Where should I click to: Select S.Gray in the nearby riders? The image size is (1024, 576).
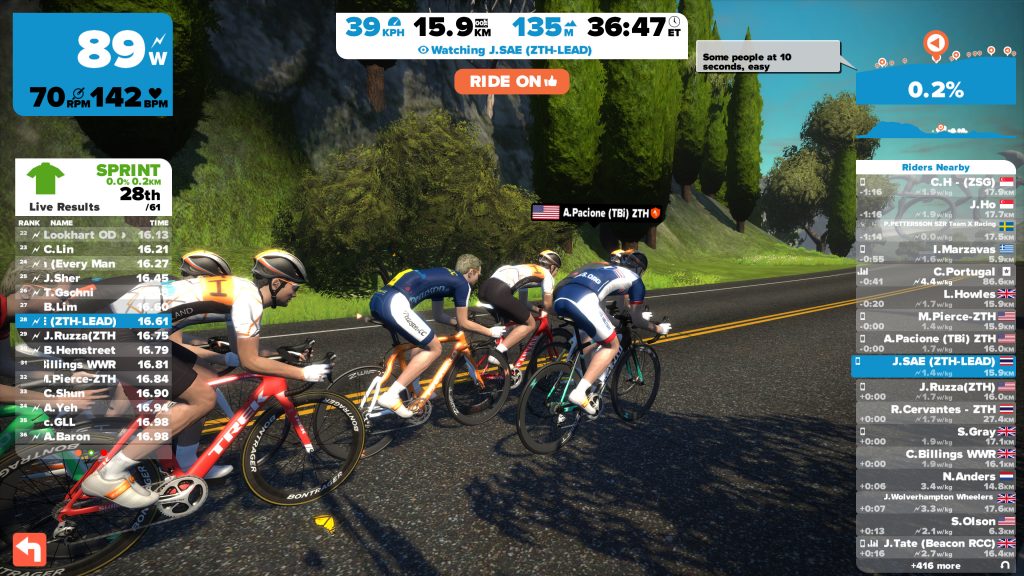(x=935, y=436)
